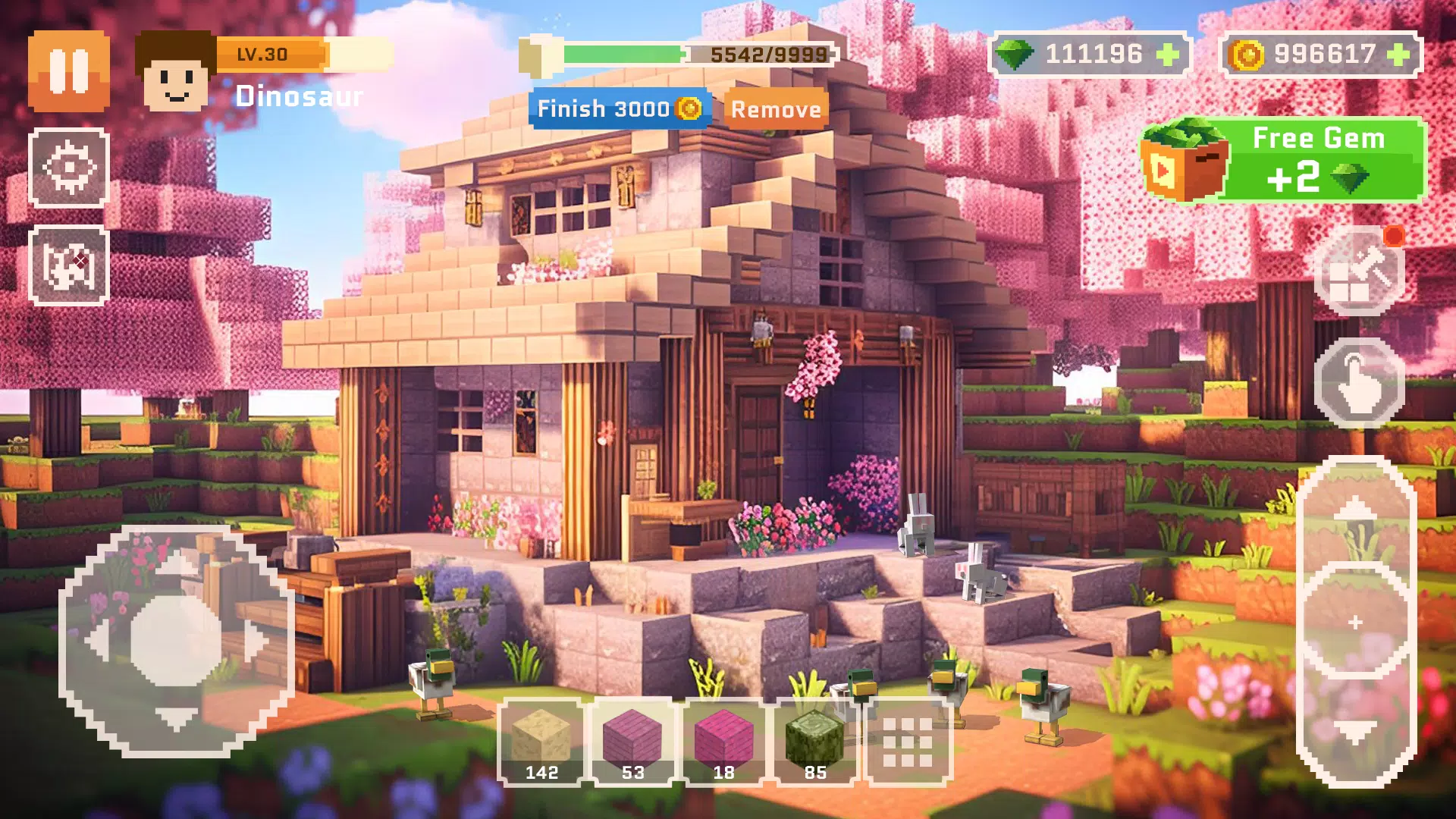1456x819 pixels.
Task: Tap the joystick's right arrow
Action: click(x=256, y=642)
